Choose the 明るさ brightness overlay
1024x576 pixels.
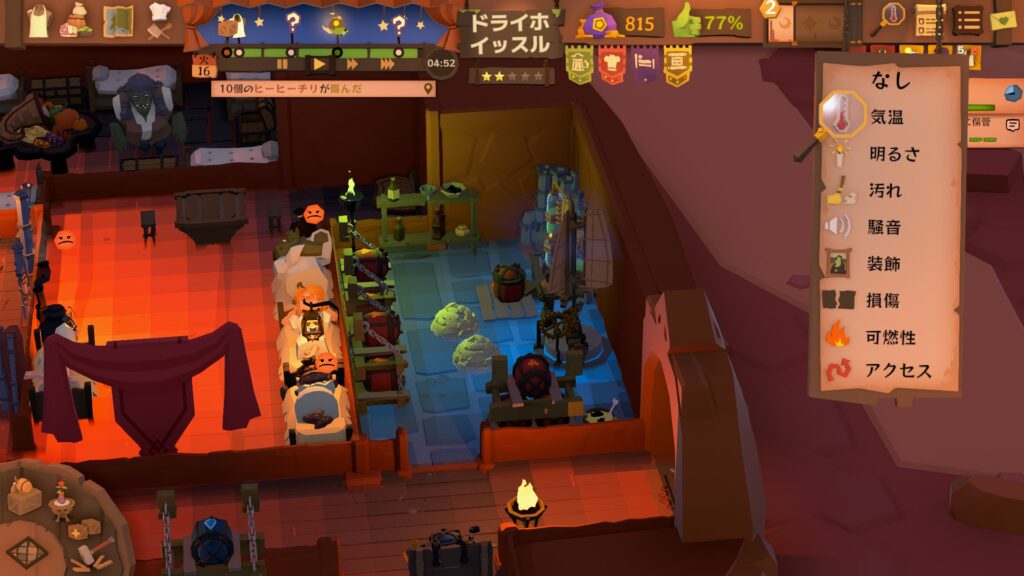click(x=895, y=154)
